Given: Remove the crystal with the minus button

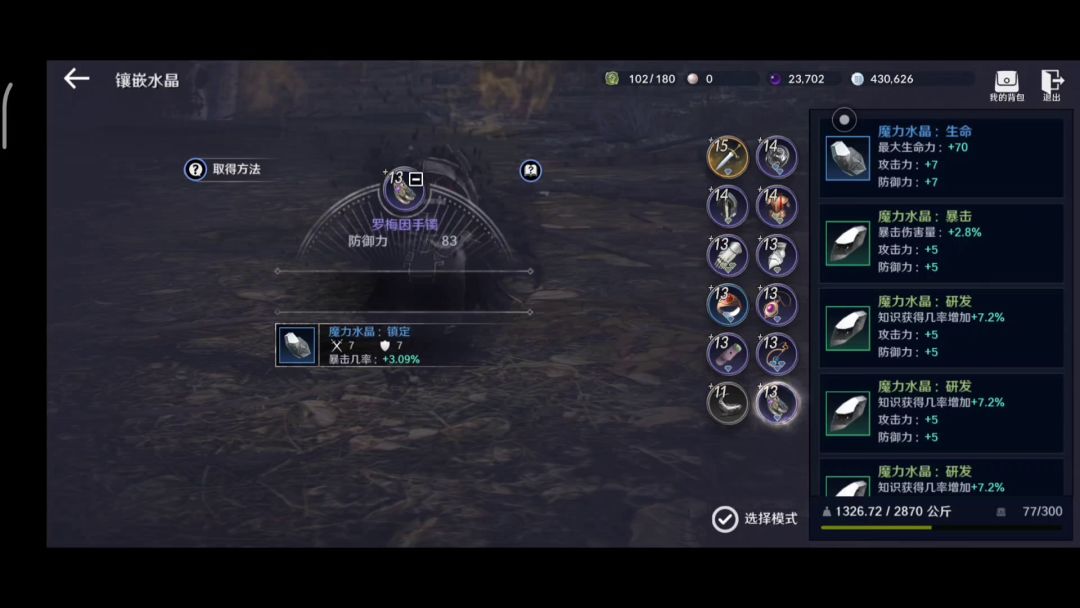Looking at the screenshot, I should click(416, 179).
